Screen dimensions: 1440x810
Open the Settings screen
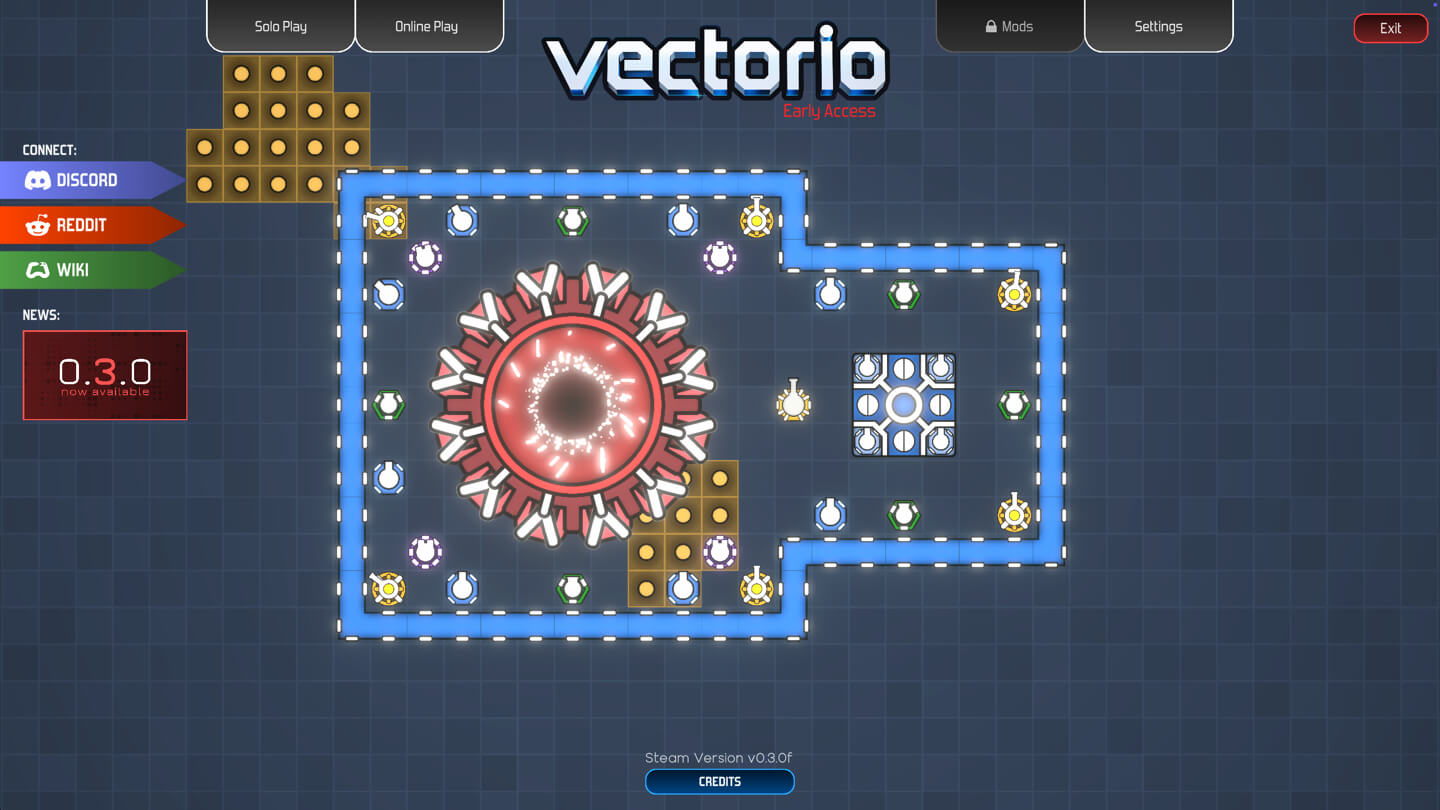[1158, 26]
